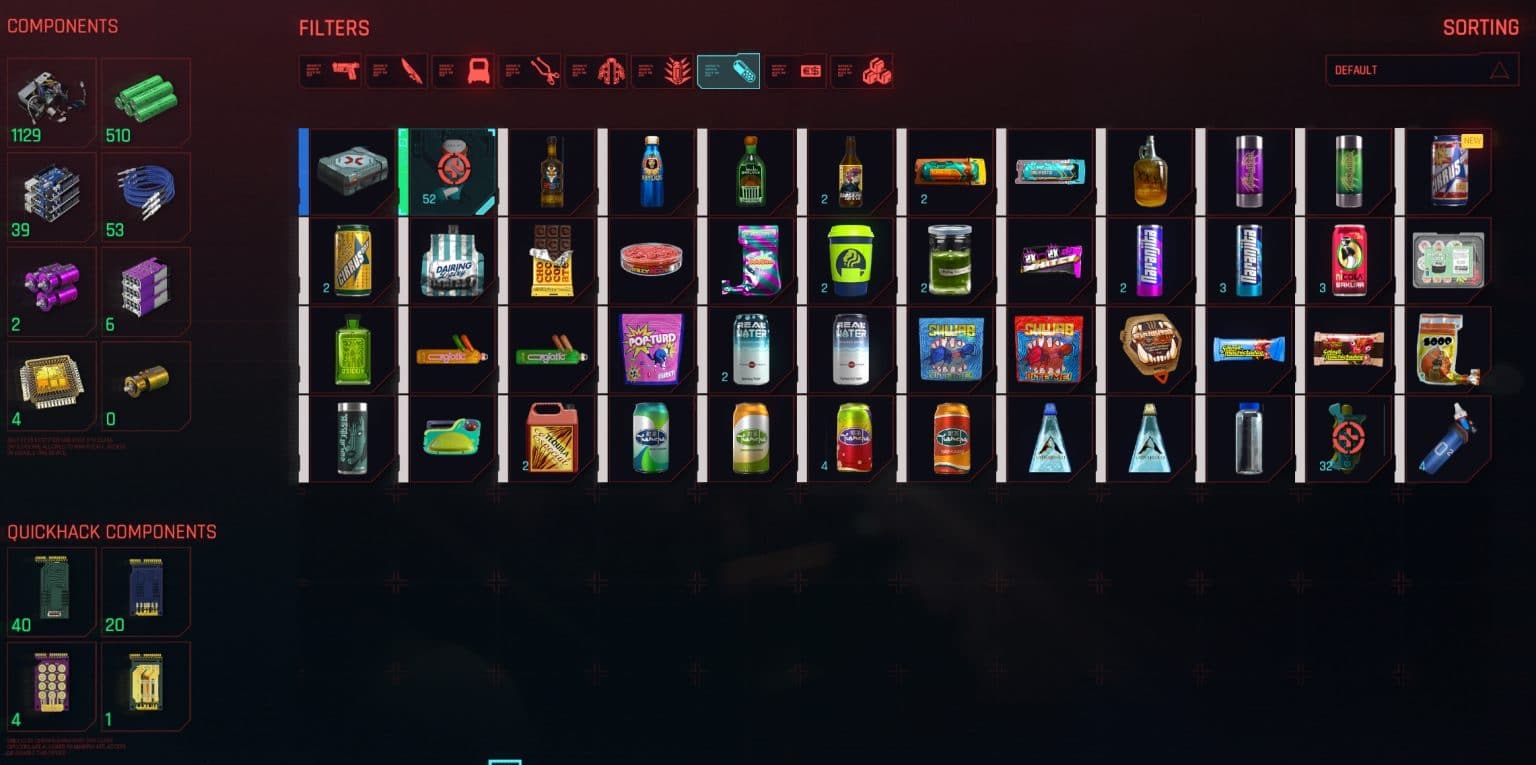Select the cyberware filter icon
This screenshot has height=765, width=1536.
coord(530,70)
